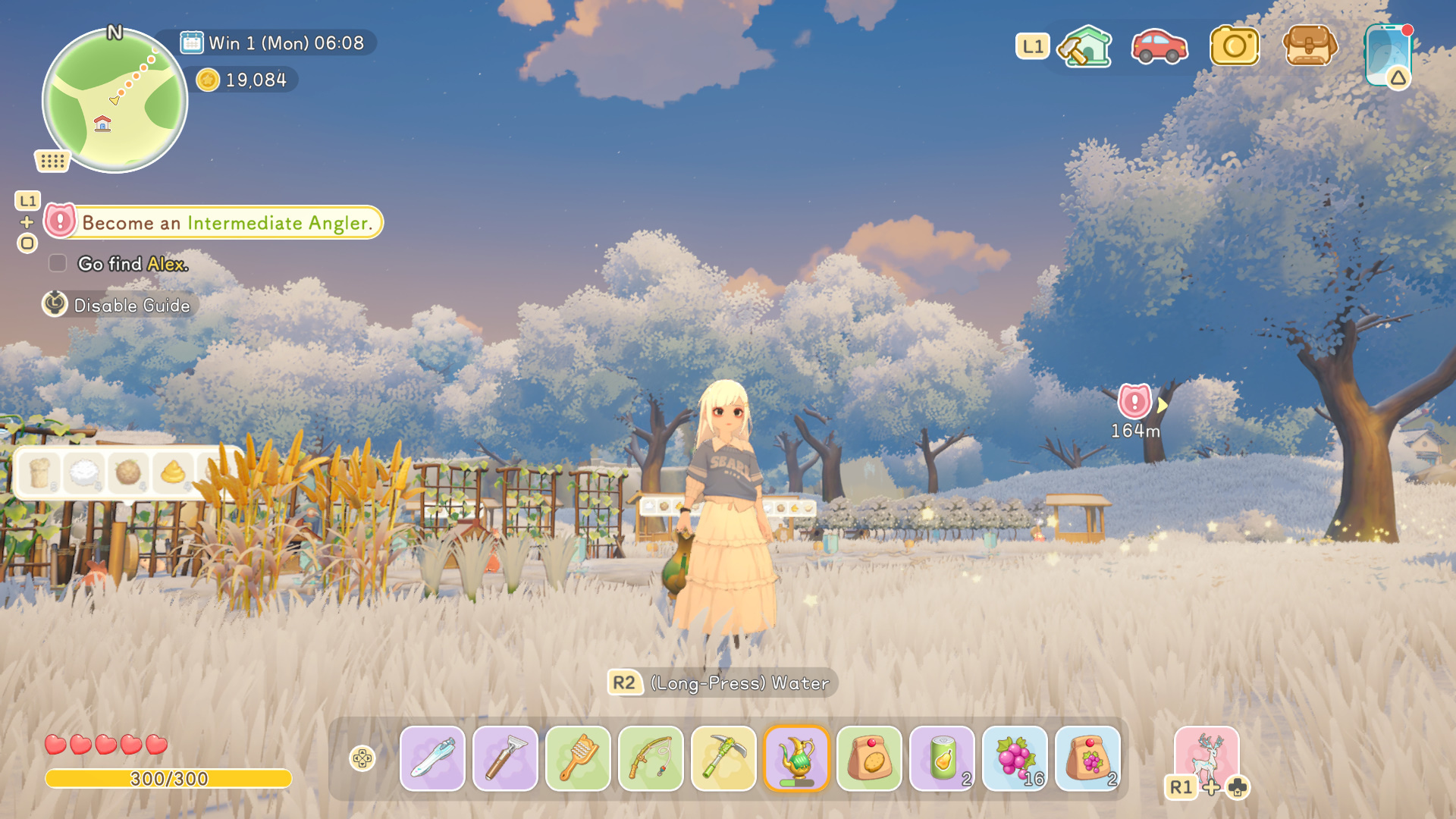Choose the grape seed bag slot
This screenshot has height=819, width=1456.
click(1087, 758)
